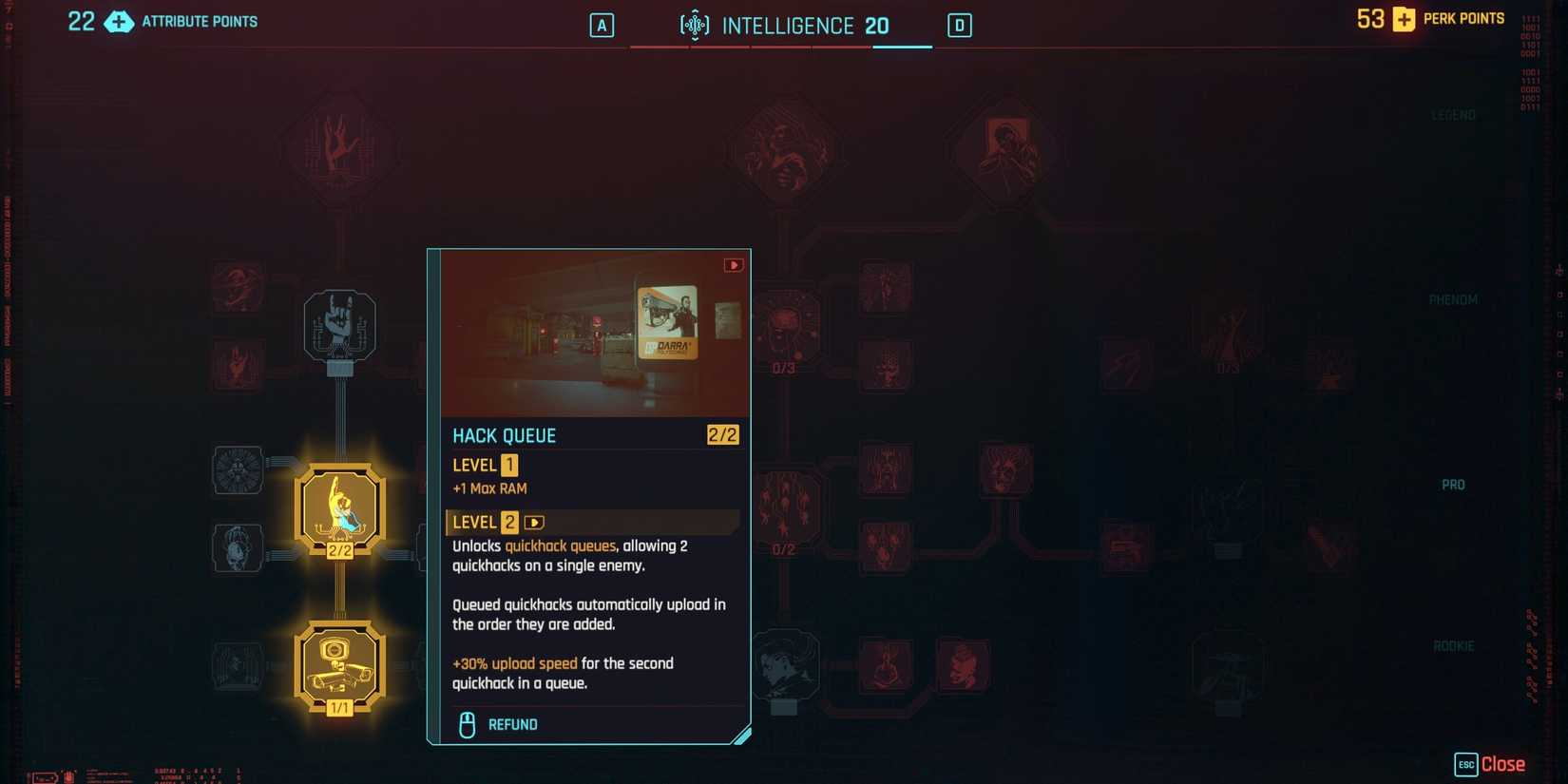Click the Intelligence level progress bar
1568x784 pixels.
click(x=782, y=45)
